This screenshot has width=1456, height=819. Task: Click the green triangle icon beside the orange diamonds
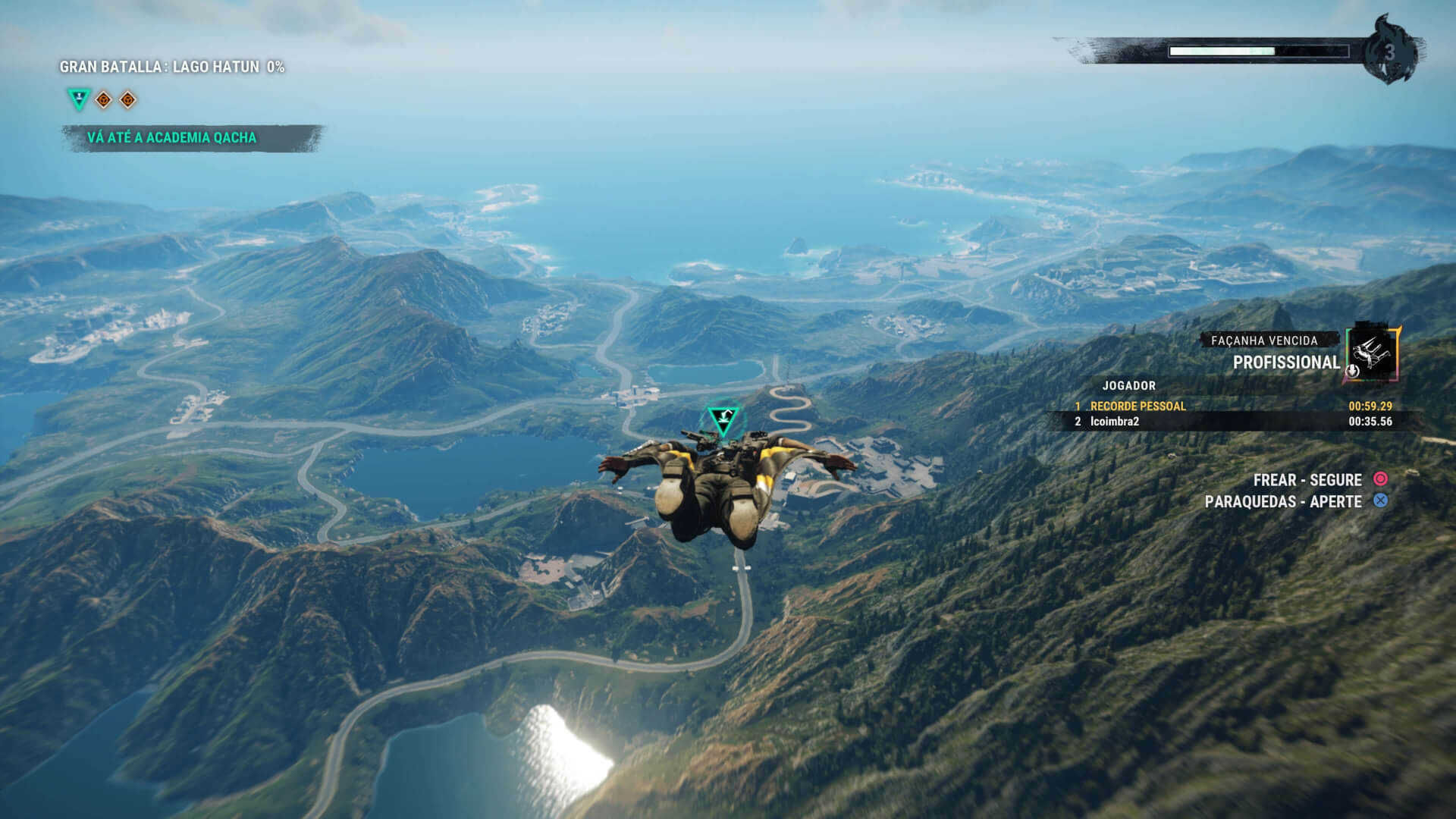coord(78,99)
